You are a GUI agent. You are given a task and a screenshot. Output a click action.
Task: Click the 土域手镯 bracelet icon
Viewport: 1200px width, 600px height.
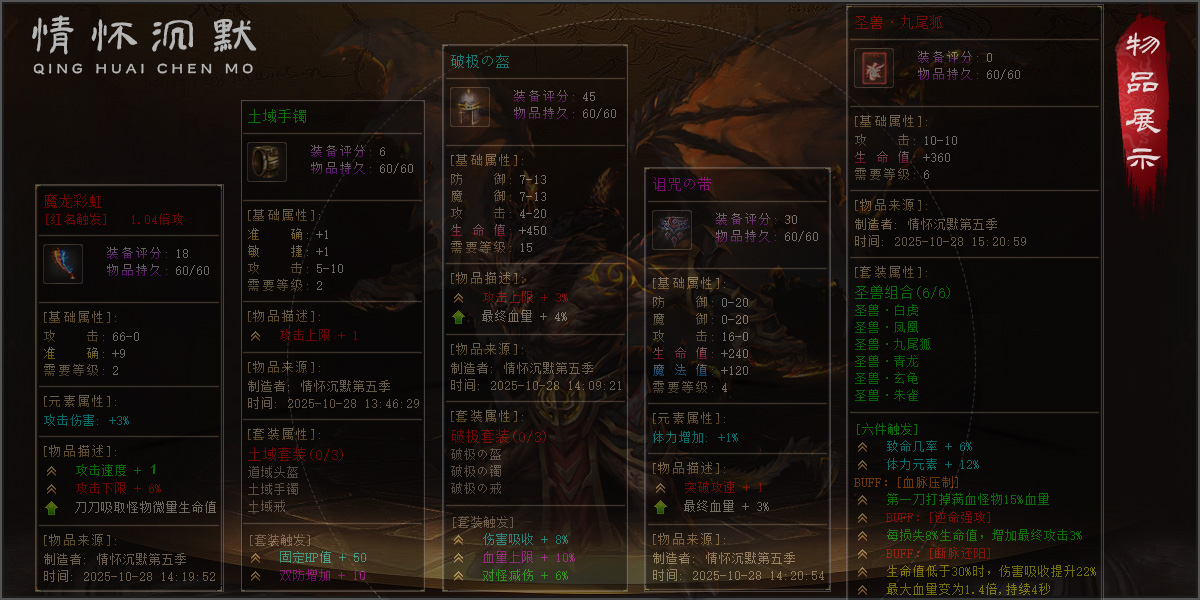(x=267, y=162)
